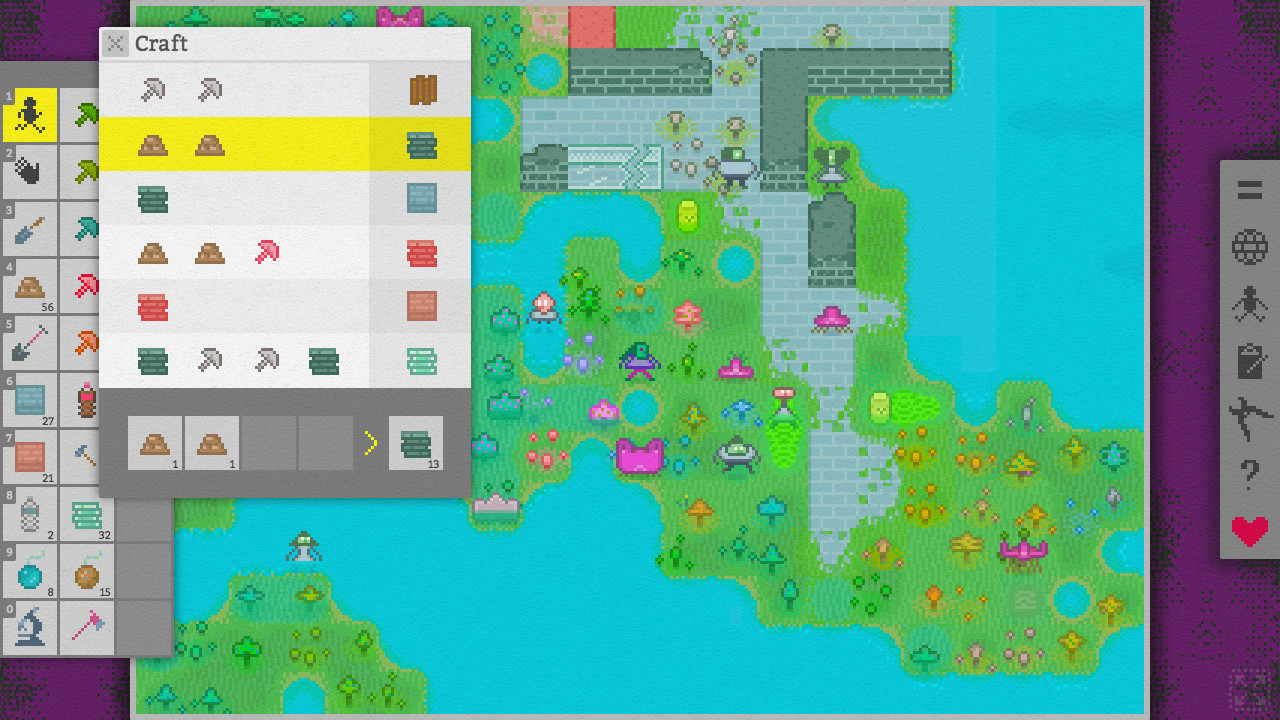Select the highlighted dirt-to-bricks recipe row
Screen dimensions: 1280x720
[x=285, y=145]
